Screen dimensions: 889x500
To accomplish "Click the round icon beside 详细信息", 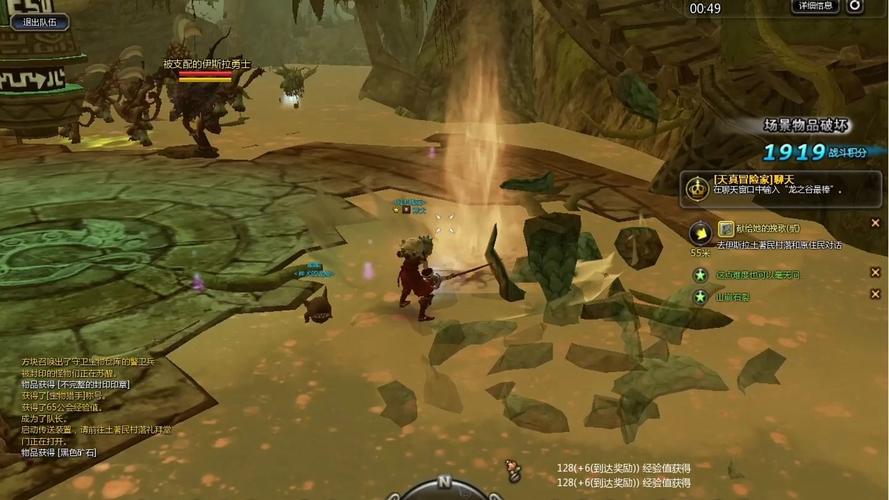I will pos(855,6).
